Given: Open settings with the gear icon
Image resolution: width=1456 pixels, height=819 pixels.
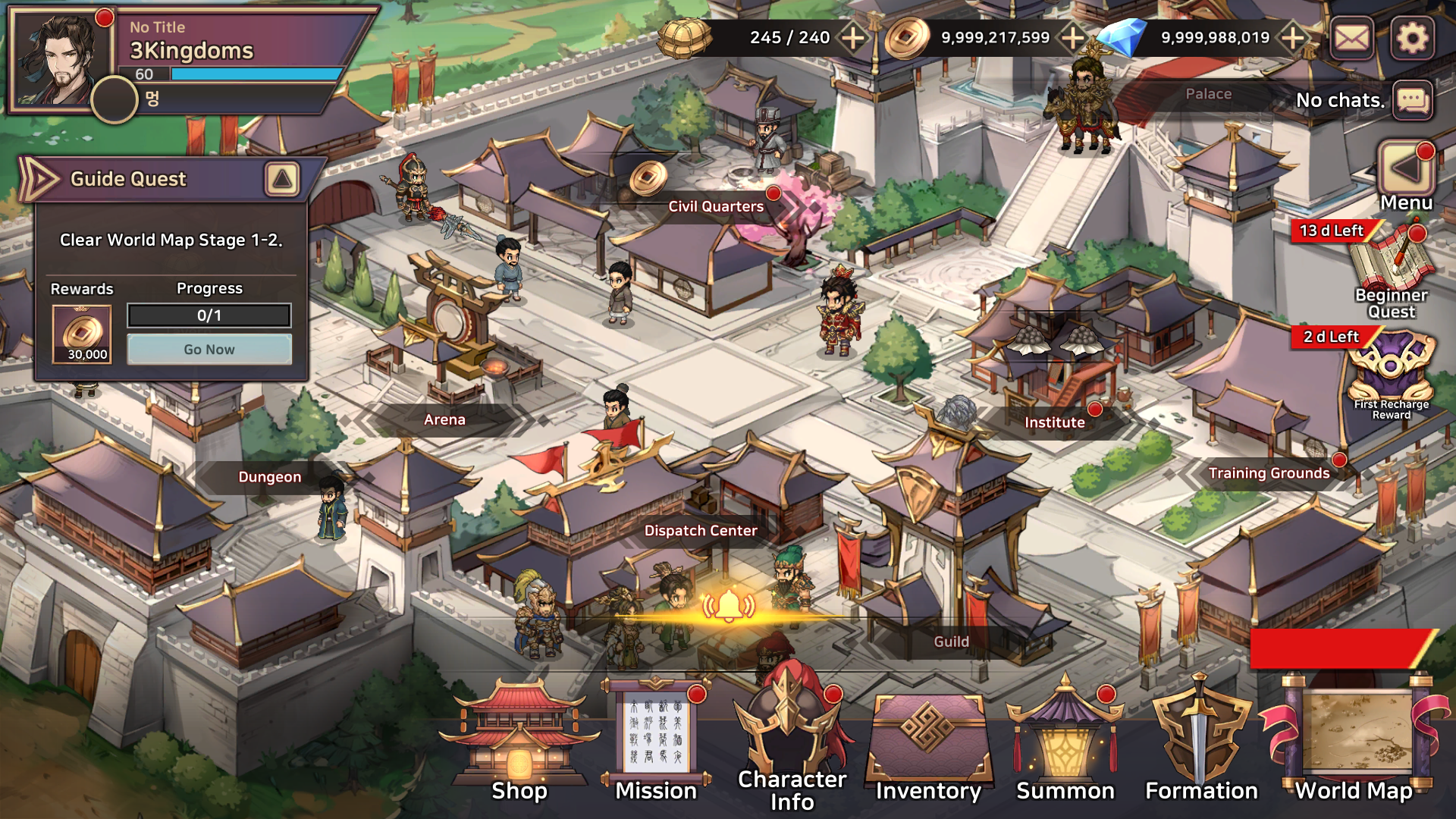Looking at the screenshot, I should (x=1412, y=38).
